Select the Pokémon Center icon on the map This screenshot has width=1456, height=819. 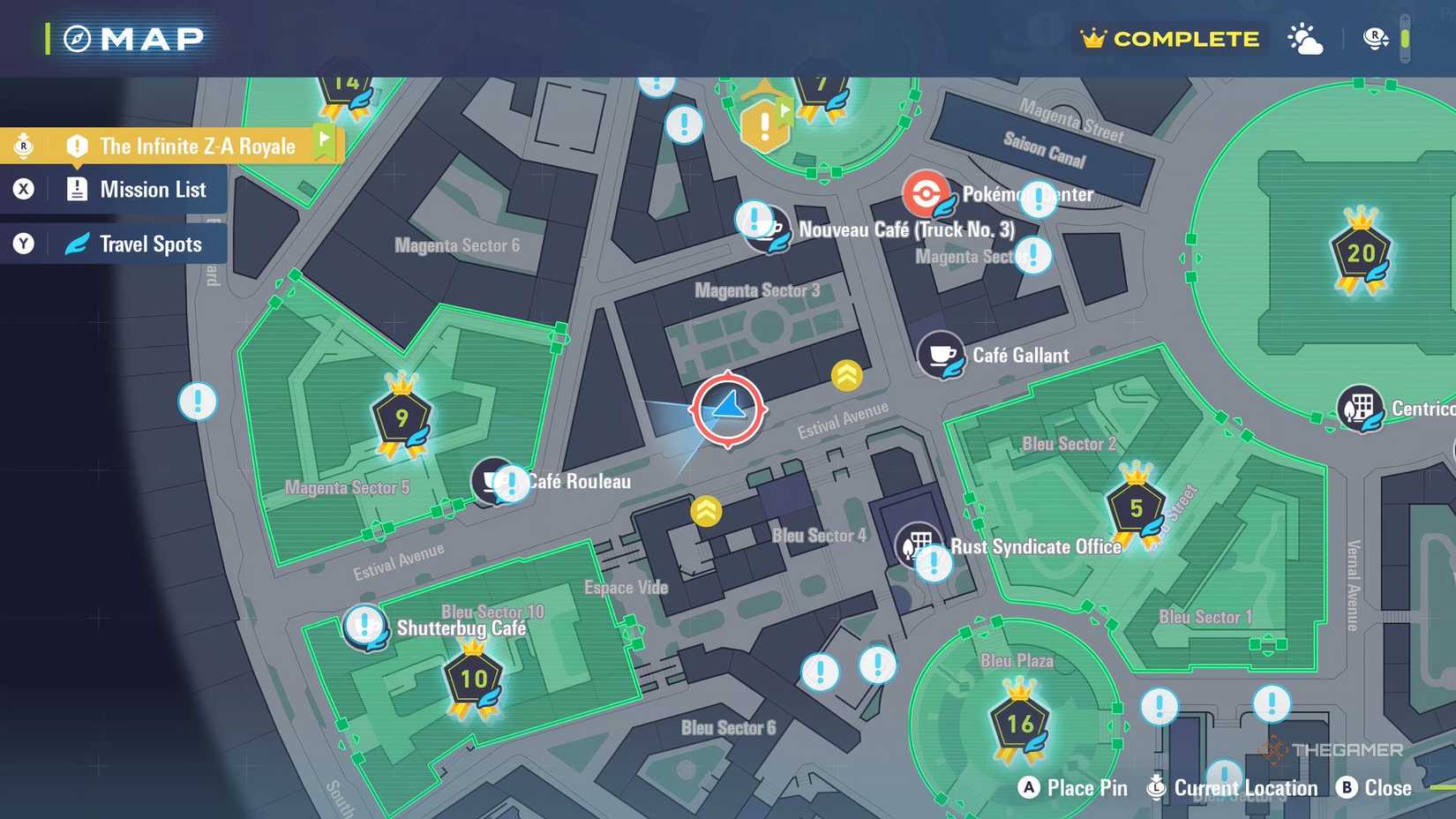coord(927,192)
